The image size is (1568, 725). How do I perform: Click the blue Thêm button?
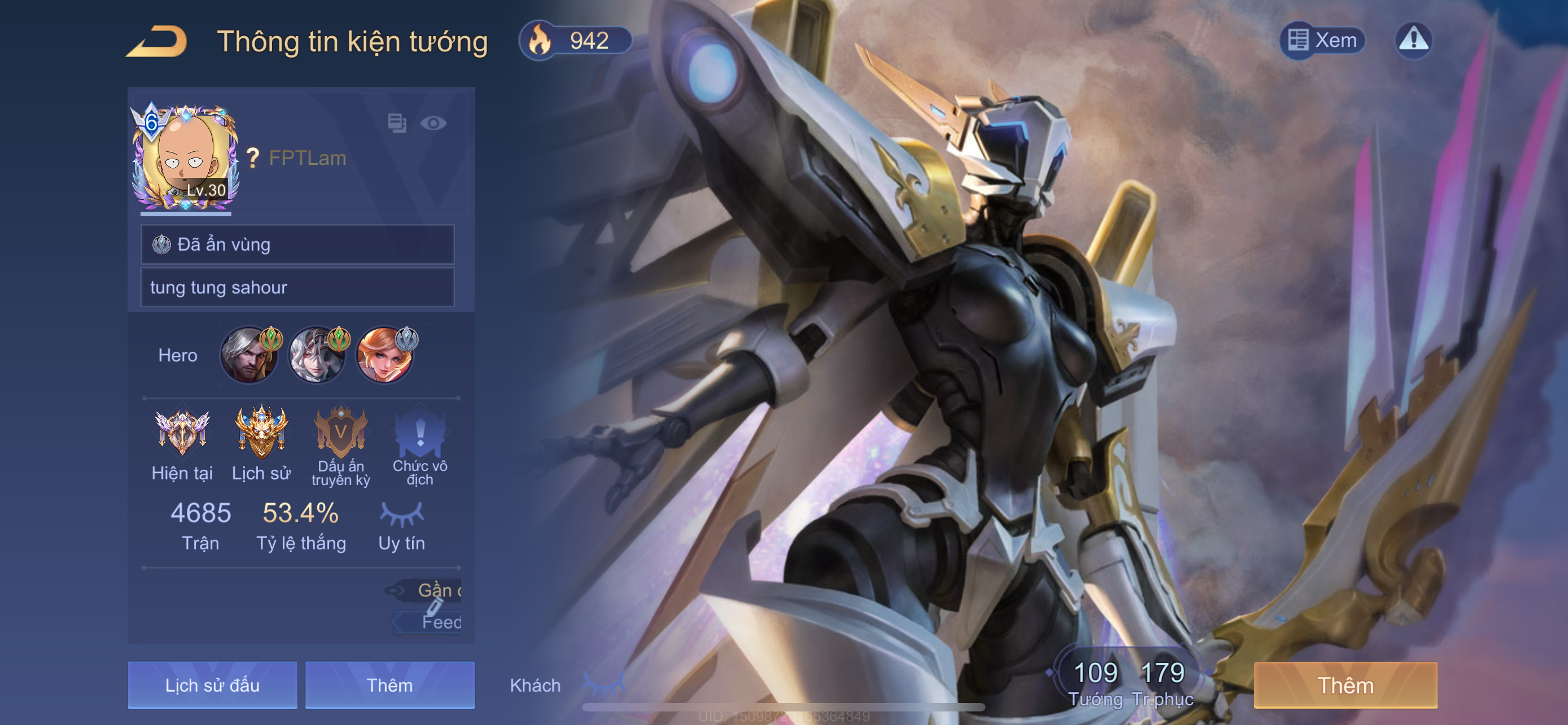(389, 685)
